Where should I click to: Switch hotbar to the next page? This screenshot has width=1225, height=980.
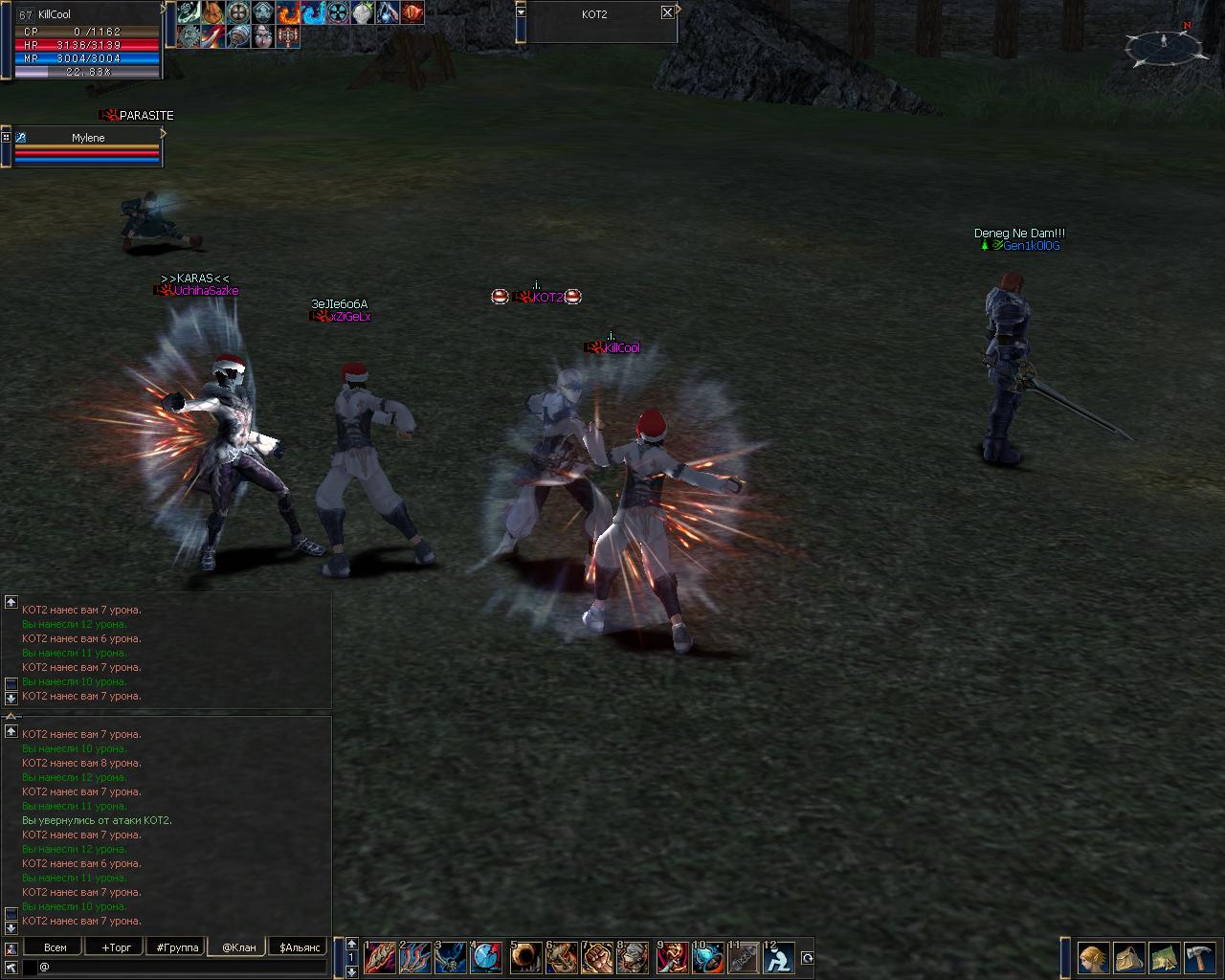click(351, 971)
